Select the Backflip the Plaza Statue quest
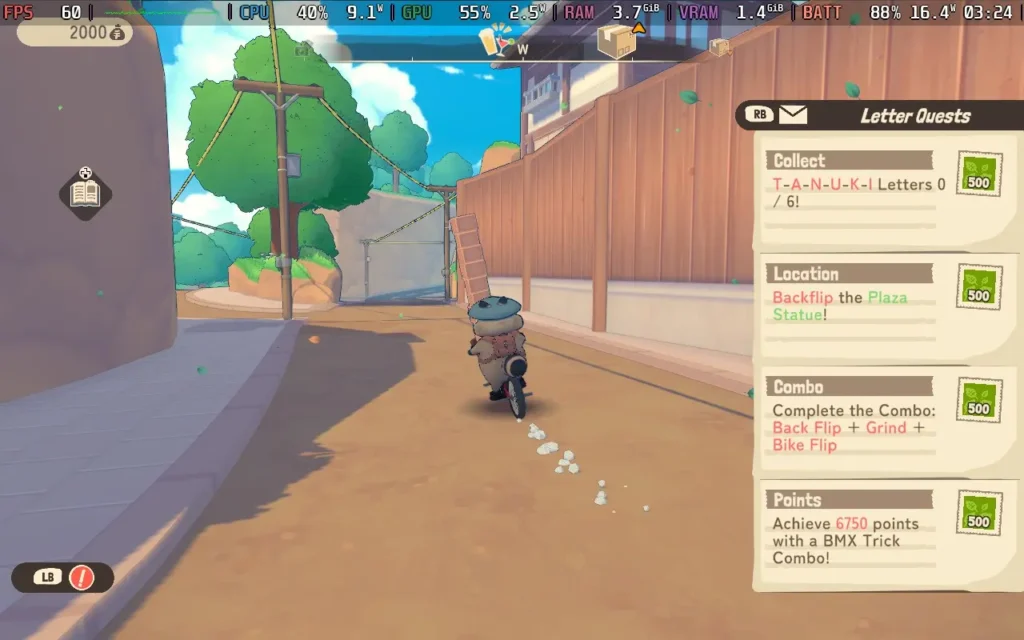 [855, 298]
